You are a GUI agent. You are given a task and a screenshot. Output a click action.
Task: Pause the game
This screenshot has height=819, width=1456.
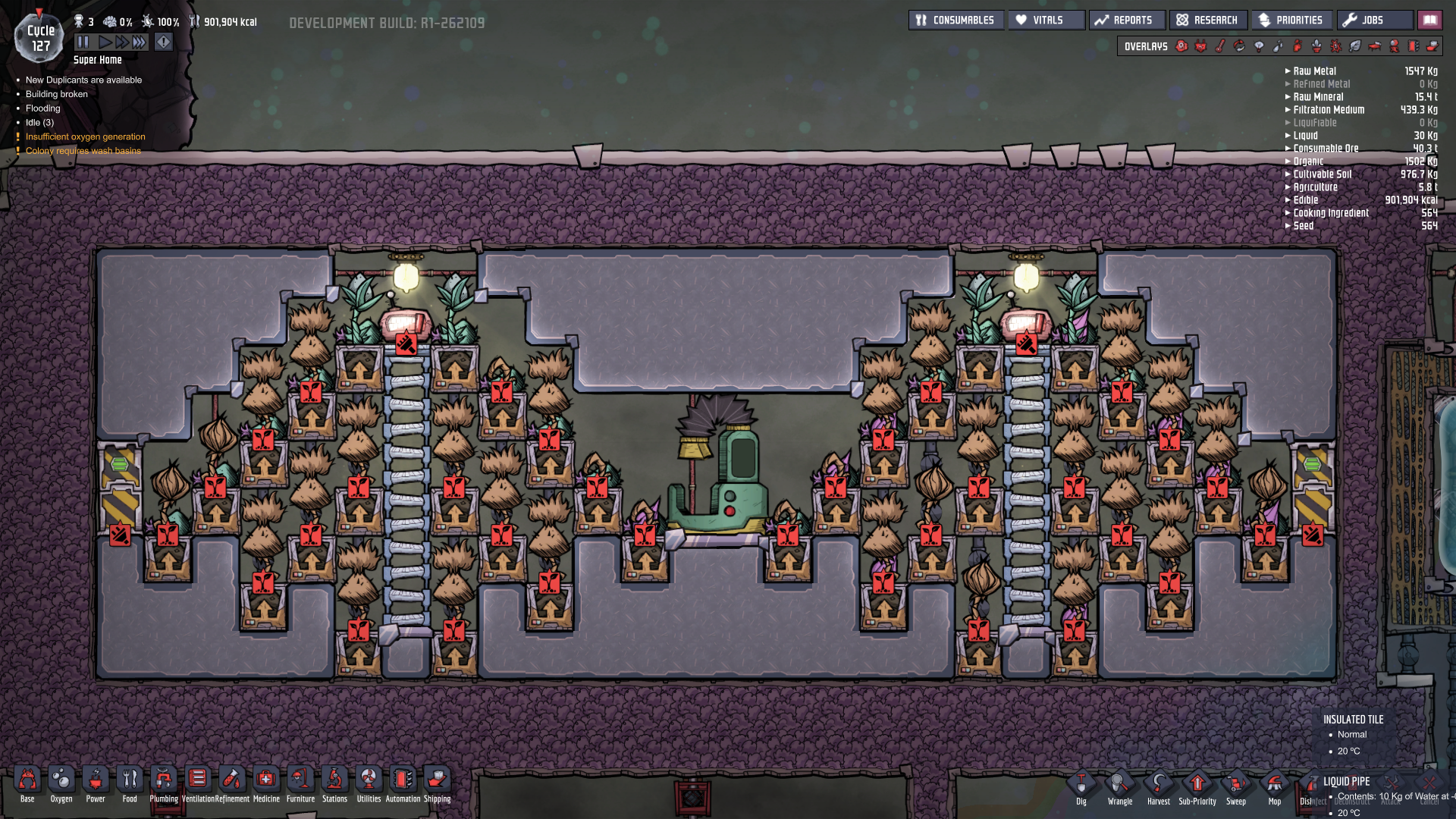click(x=83, y=42)
